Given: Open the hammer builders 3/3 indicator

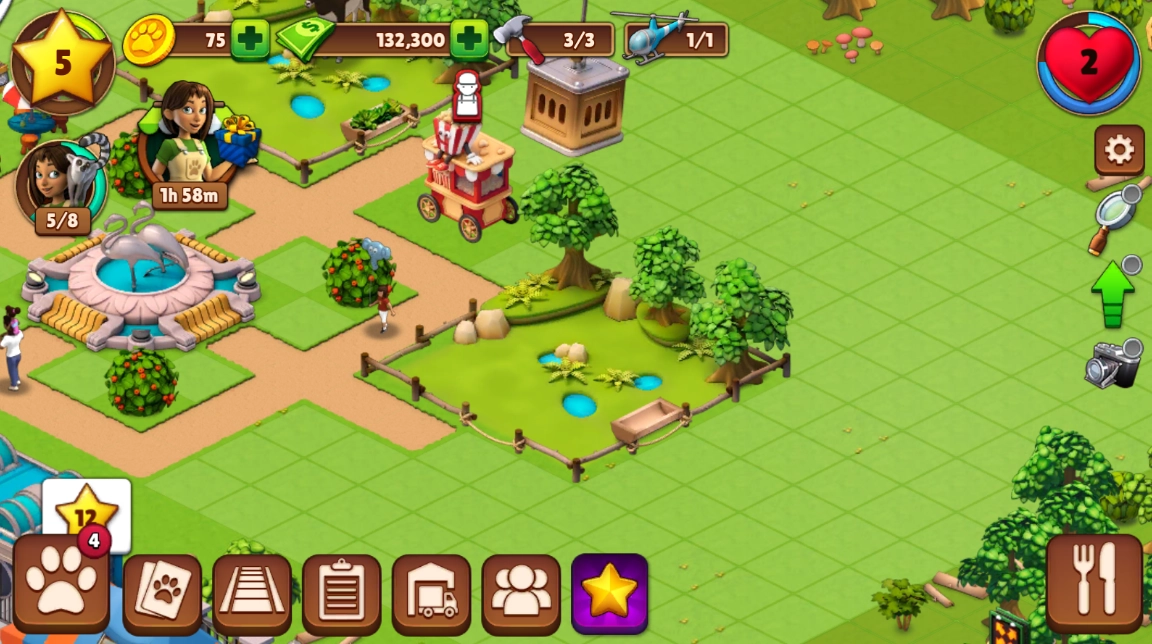Looking at the screenshot, I should (560, 40).
